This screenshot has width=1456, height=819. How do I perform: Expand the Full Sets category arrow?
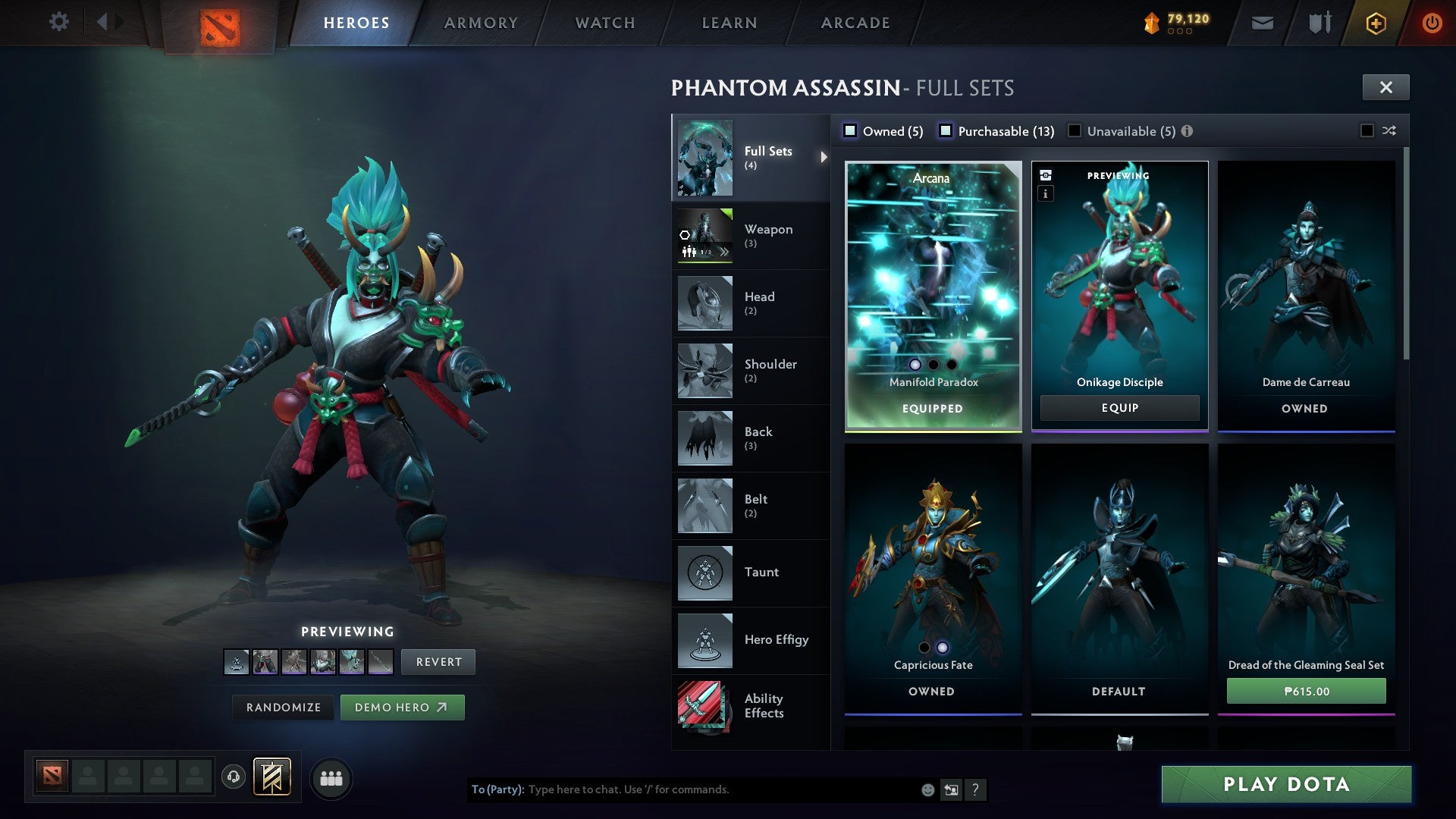(x=824, y=158)
